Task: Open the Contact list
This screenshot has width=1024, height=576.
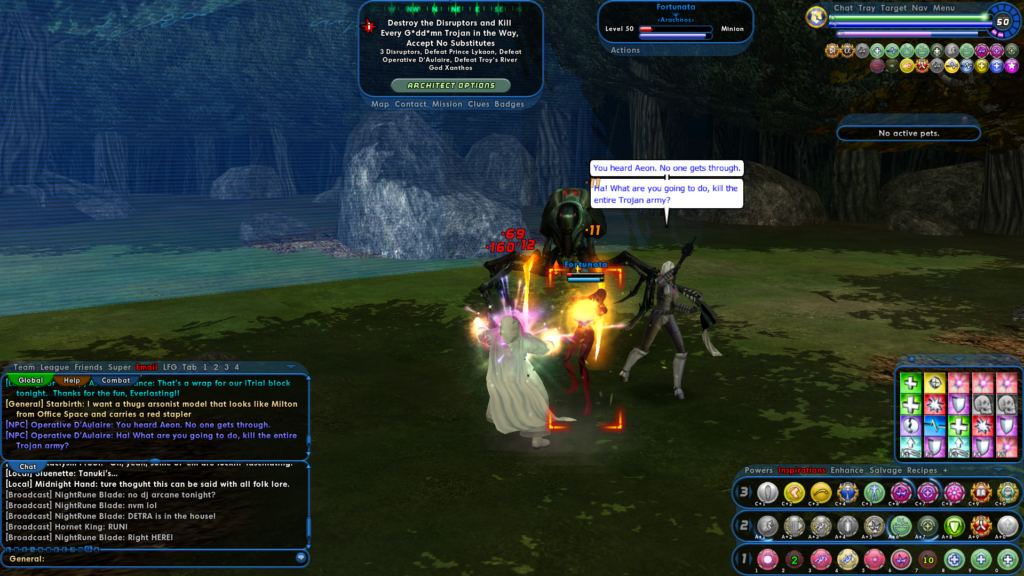Action: tap(410, 104)
